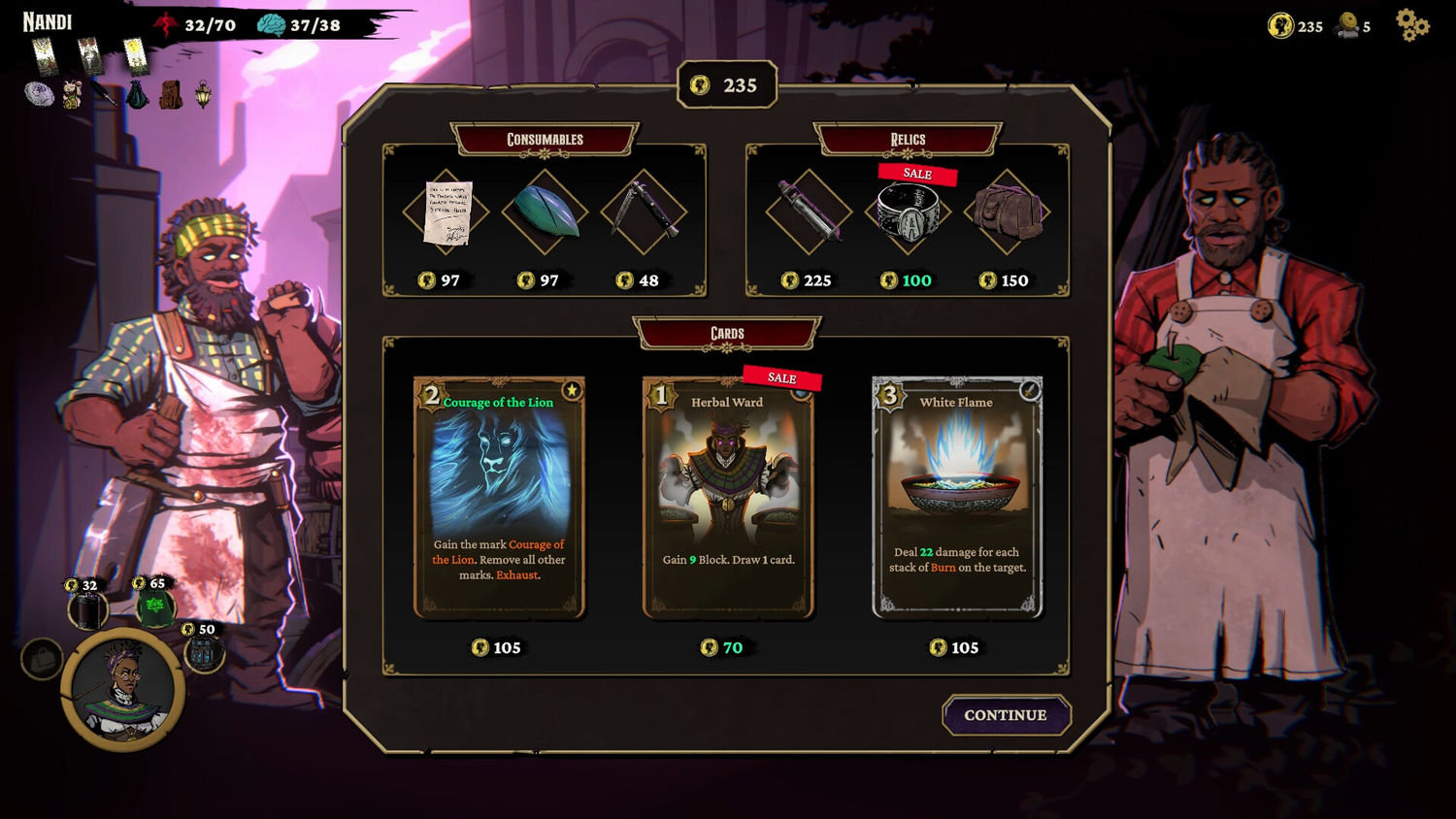This screenshot has width=1456, height=819.
Task: View the silver coin relic icon
Action: tap(39, 94)
